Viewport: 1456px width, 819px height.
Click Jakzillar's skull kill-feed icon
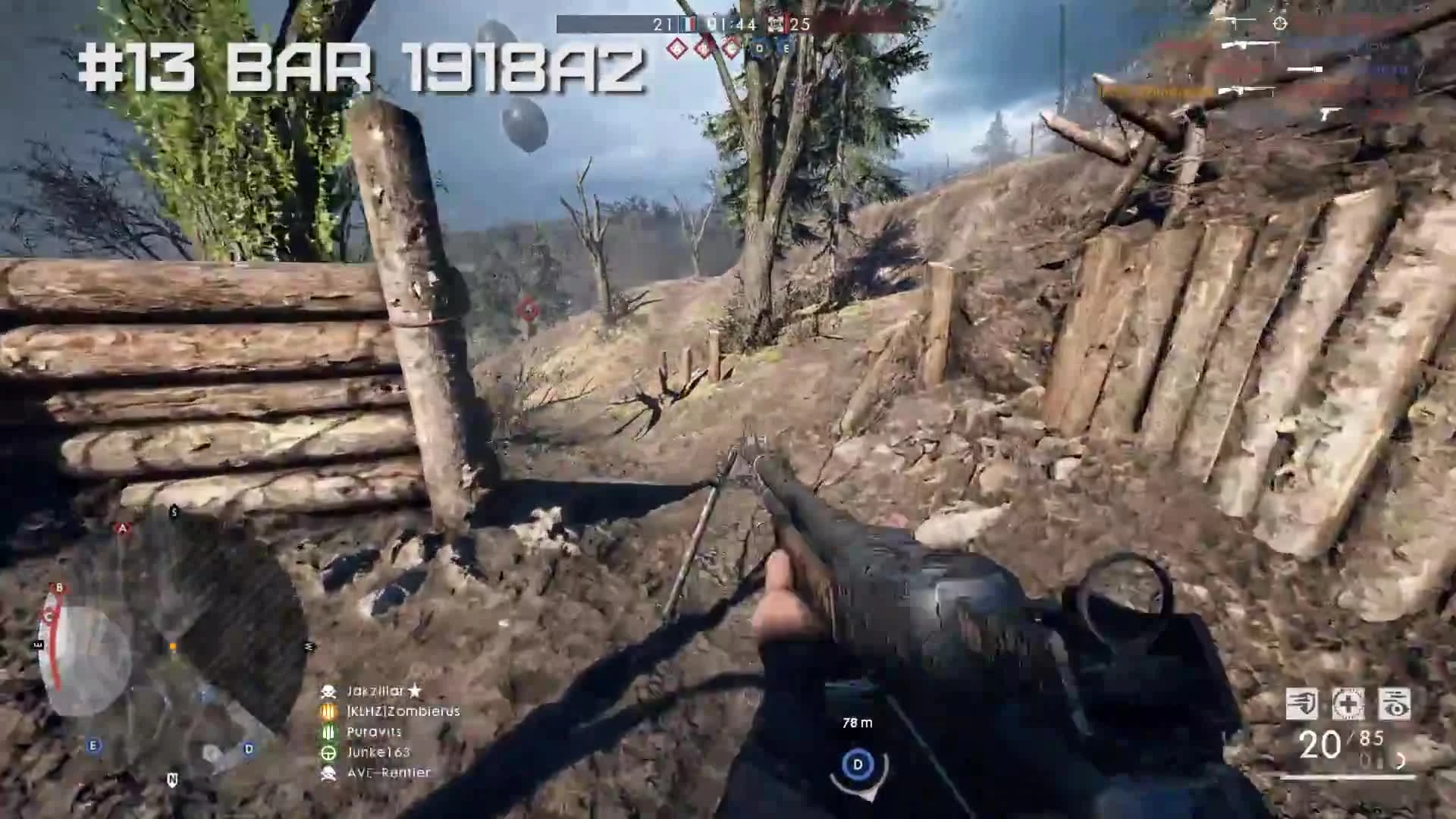pos(328,692)
